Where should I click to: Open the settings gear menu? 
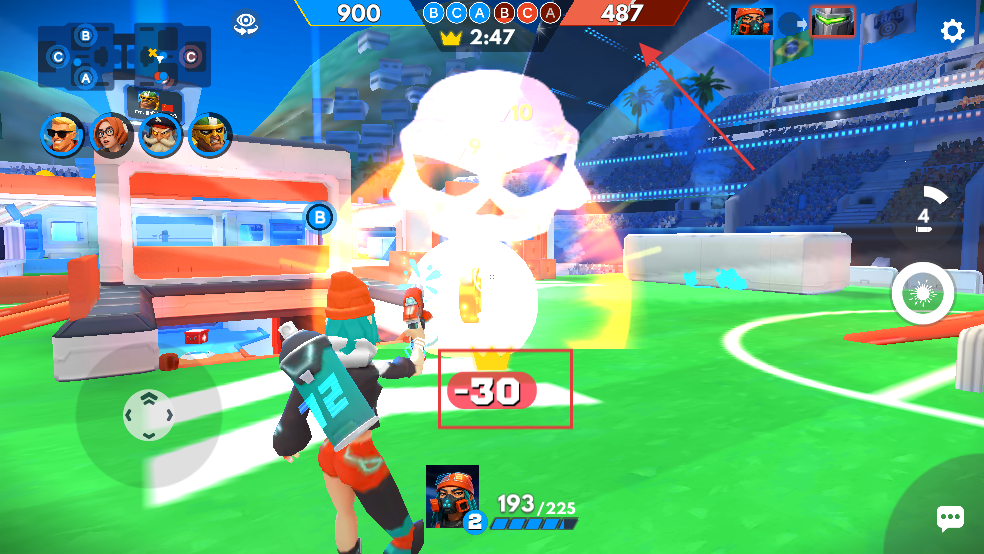952,31
